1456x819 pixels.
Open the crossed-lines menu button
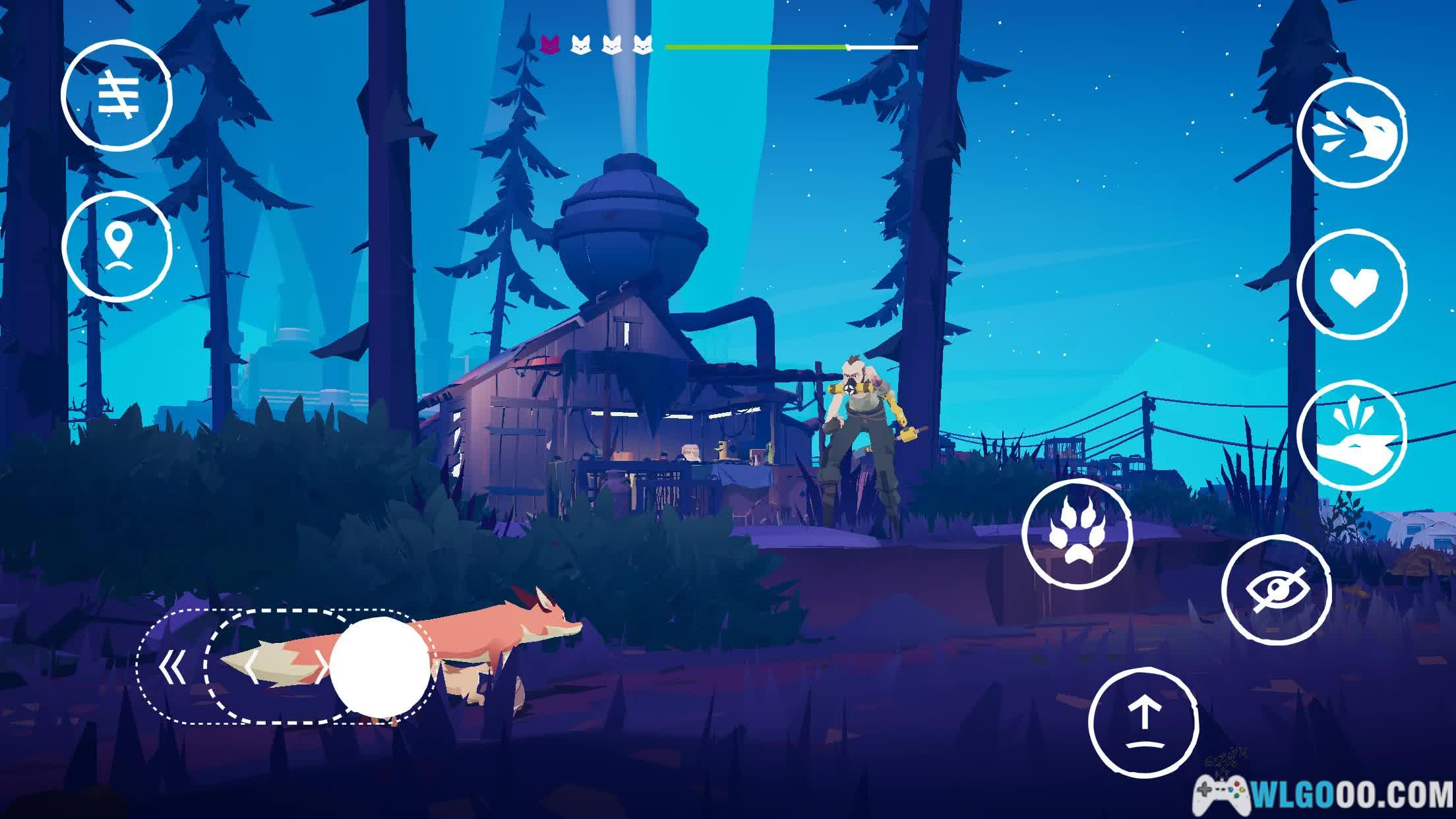(117, 96)
